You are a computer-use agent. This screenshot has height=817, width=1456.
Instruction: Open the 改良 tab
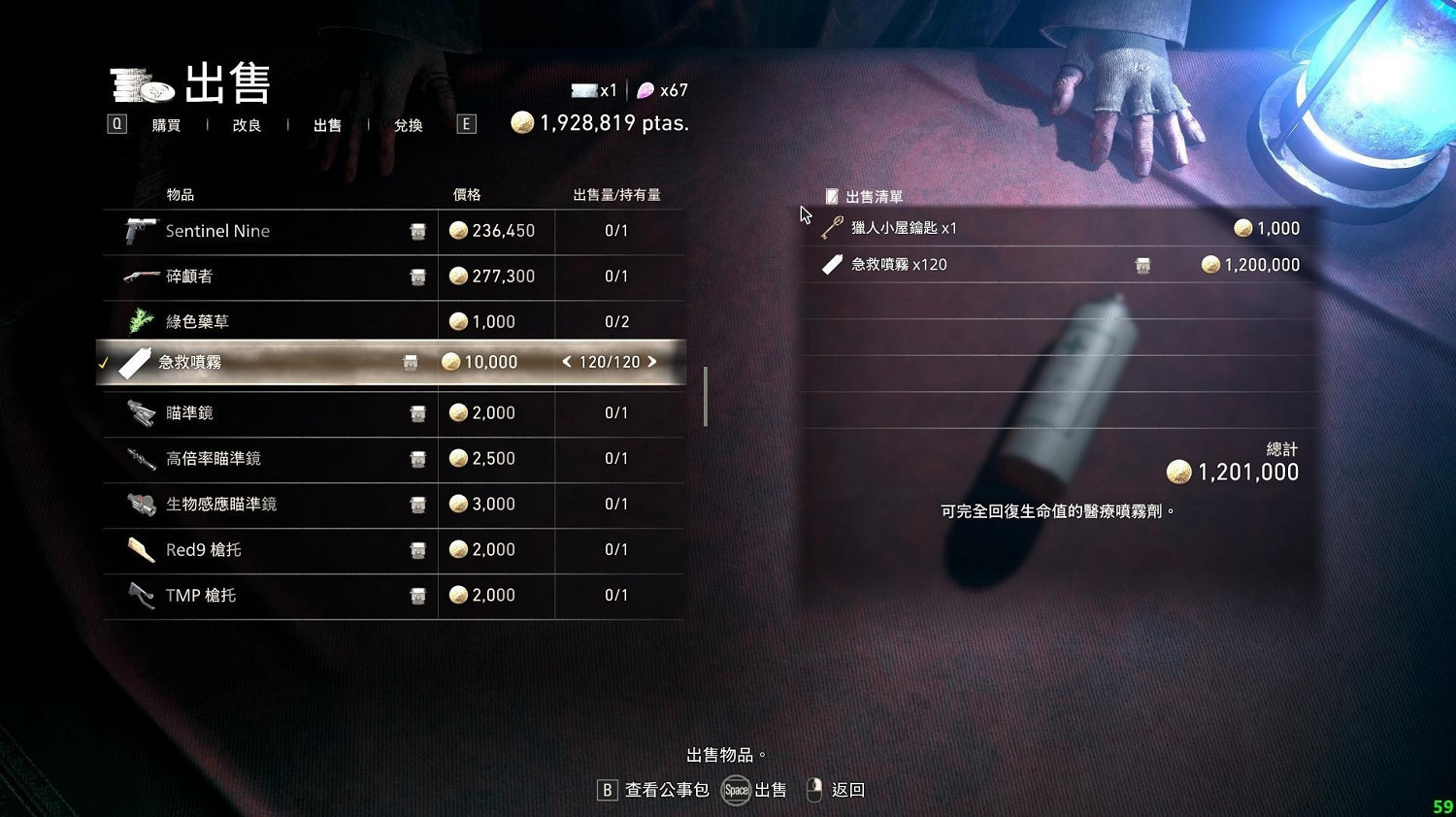(x=248, y=124)
